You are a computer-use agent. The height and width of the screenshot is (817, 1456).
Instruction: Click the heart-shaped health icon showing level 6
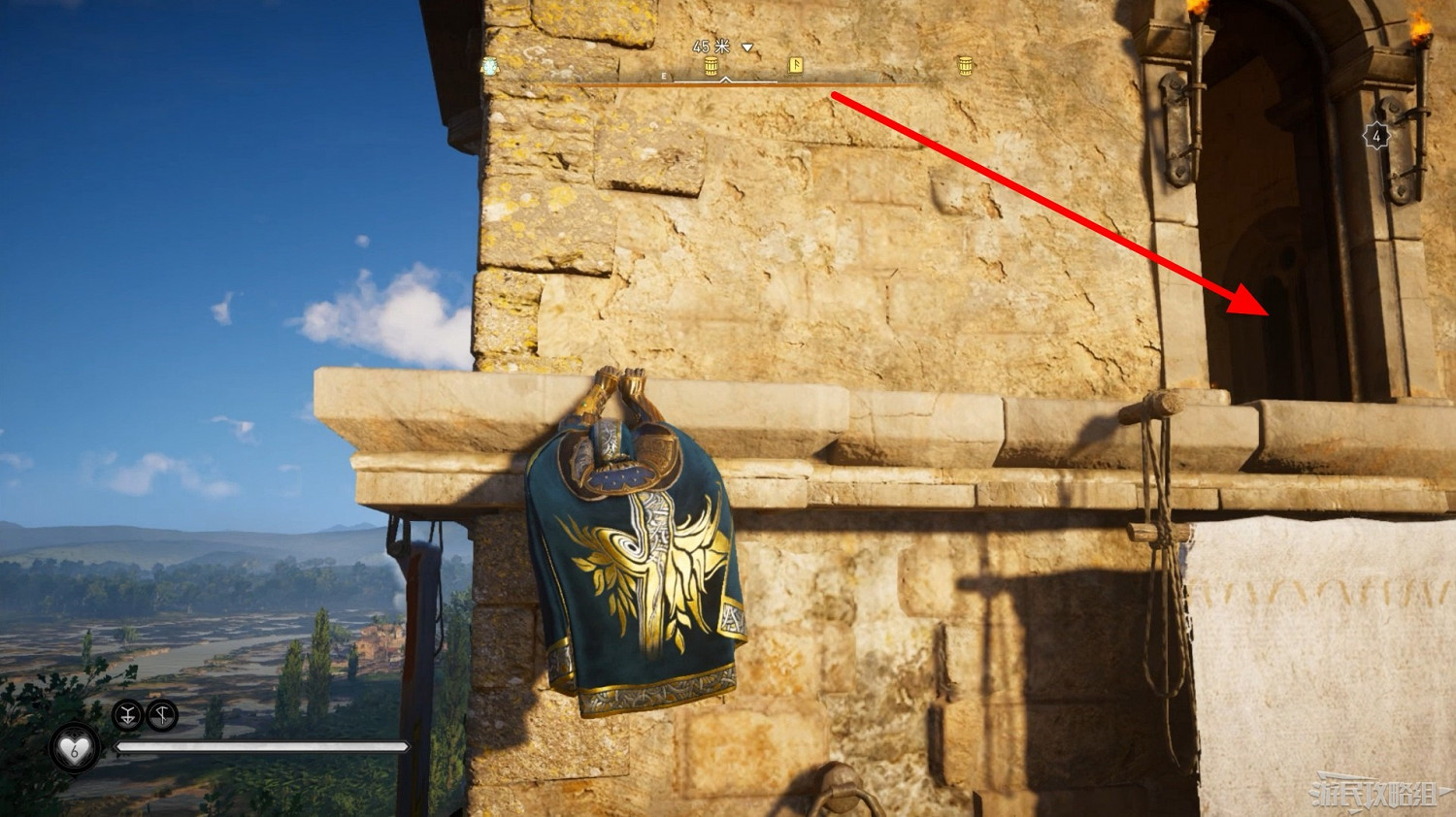74,747
